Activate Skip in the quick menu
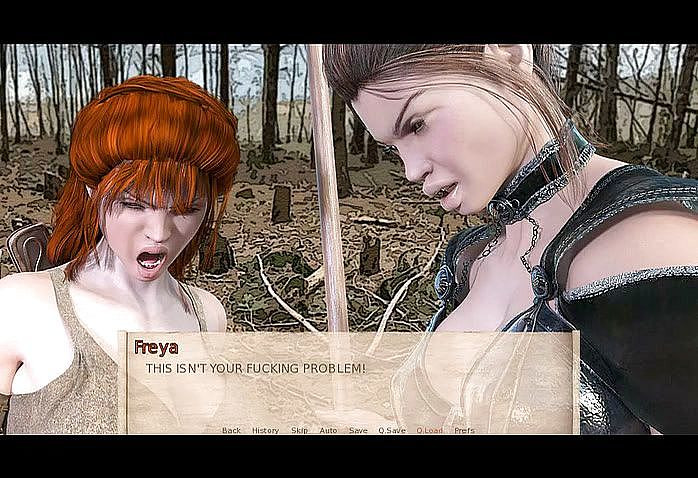Image resolution: width=698 pixels, height=478 pixels. [299, 430]
